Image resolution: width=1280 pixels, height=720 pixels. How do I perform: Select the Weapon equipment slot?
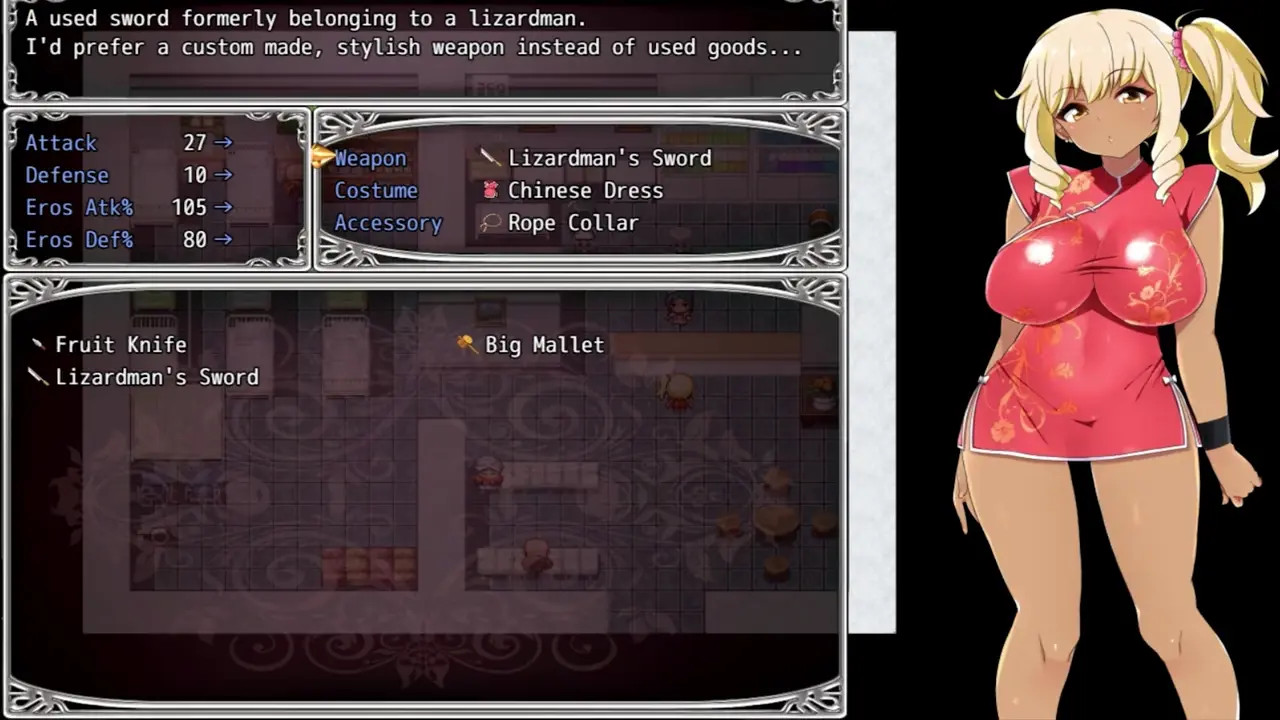tap(370, 158)
